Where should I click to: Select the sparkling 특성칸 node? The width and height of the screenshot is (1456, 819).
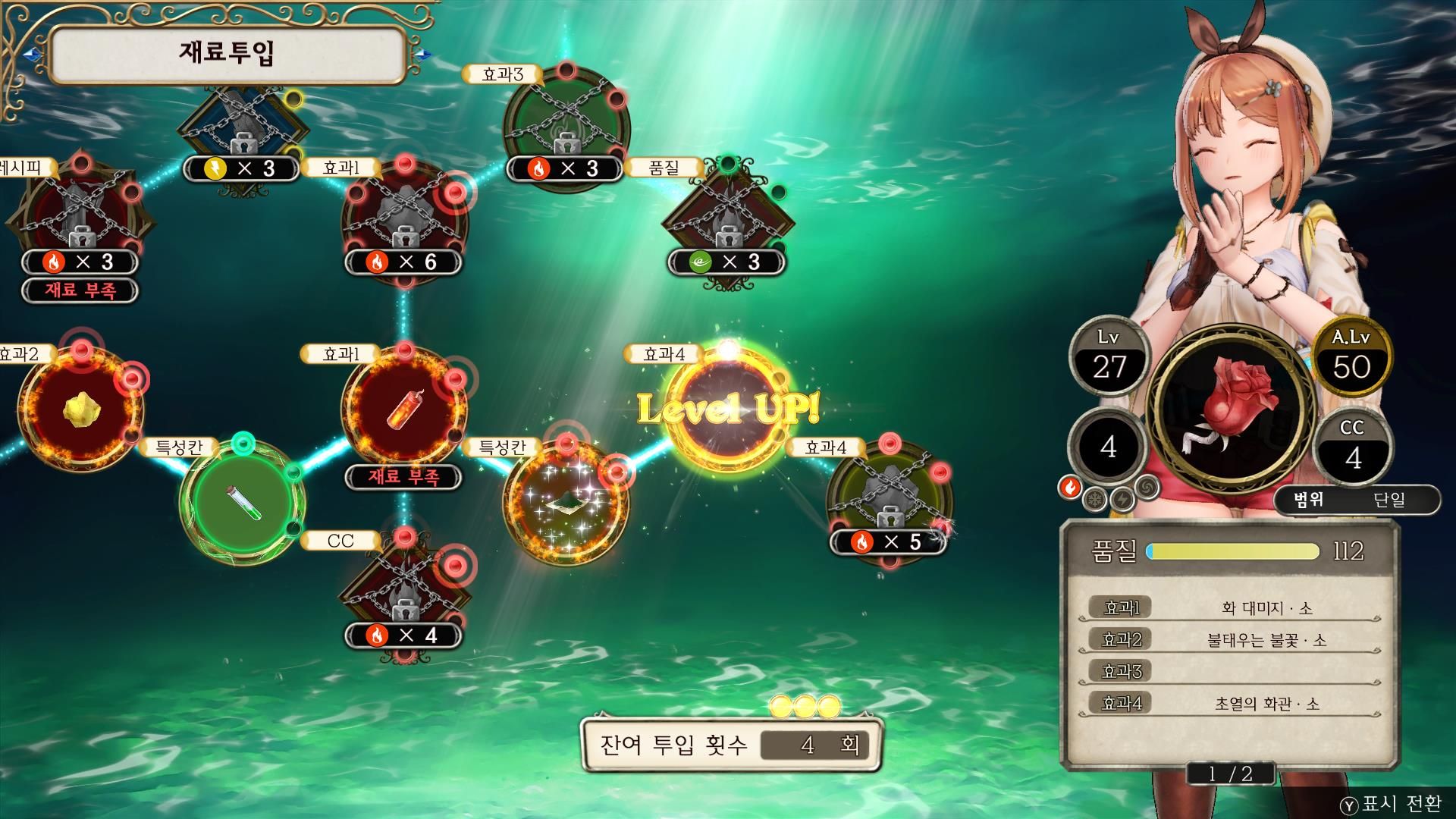566,502
